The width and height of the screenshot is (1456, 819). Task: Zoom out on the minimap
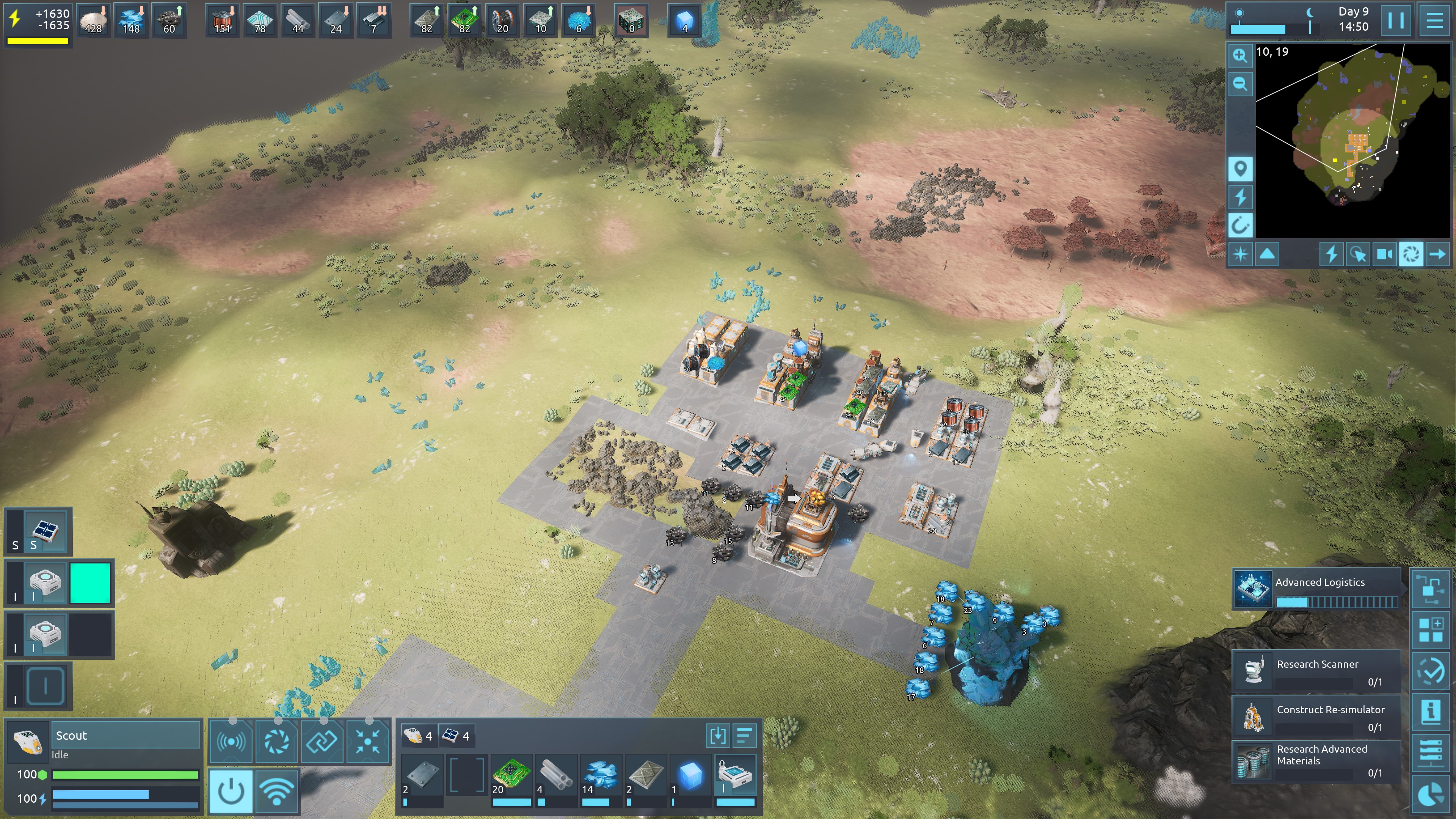click(x=1240, y=84)
